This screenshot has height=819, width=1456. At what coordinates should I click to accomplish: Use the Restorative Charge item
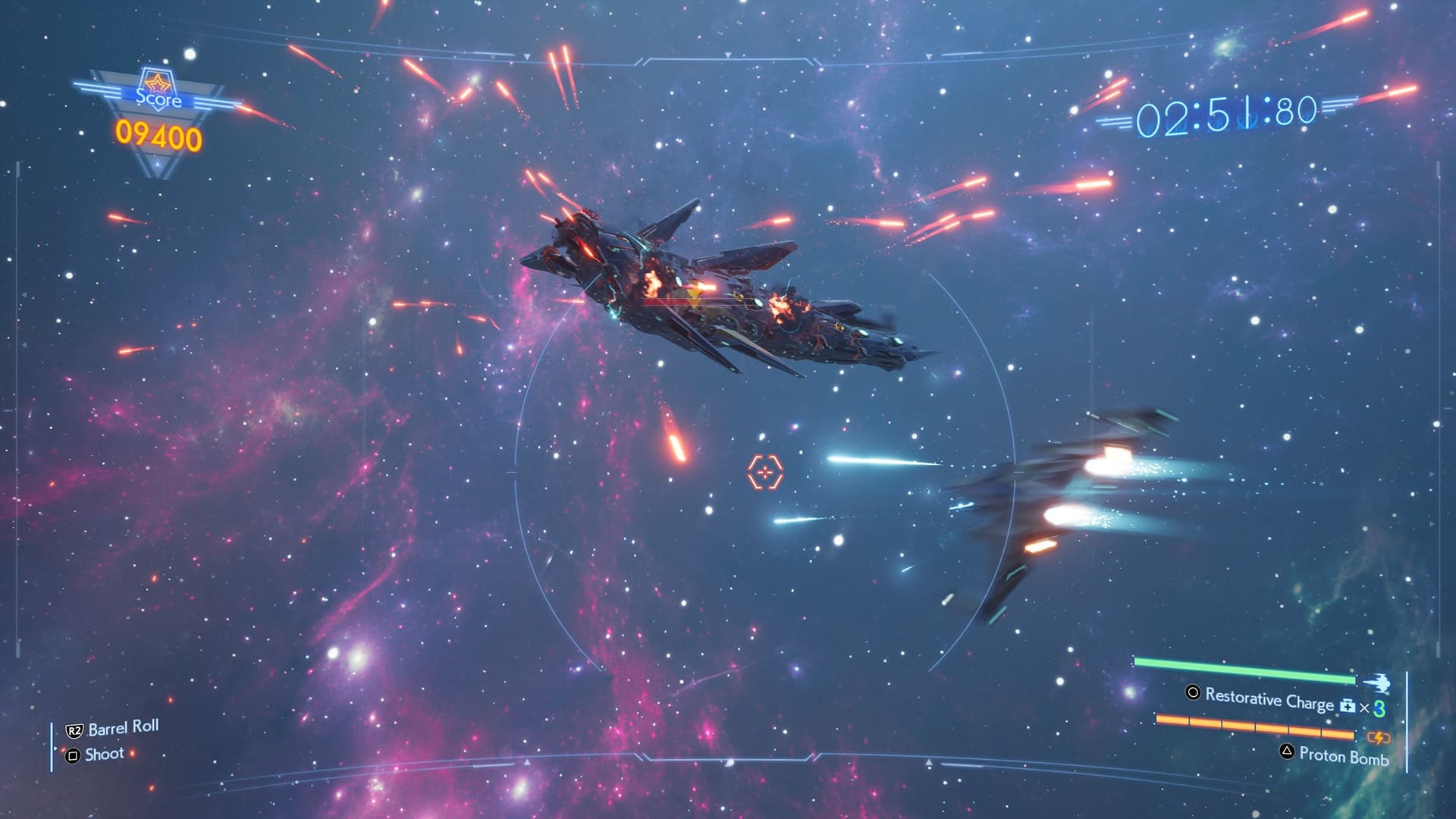pyautogui.click(x=1268, y=698)
